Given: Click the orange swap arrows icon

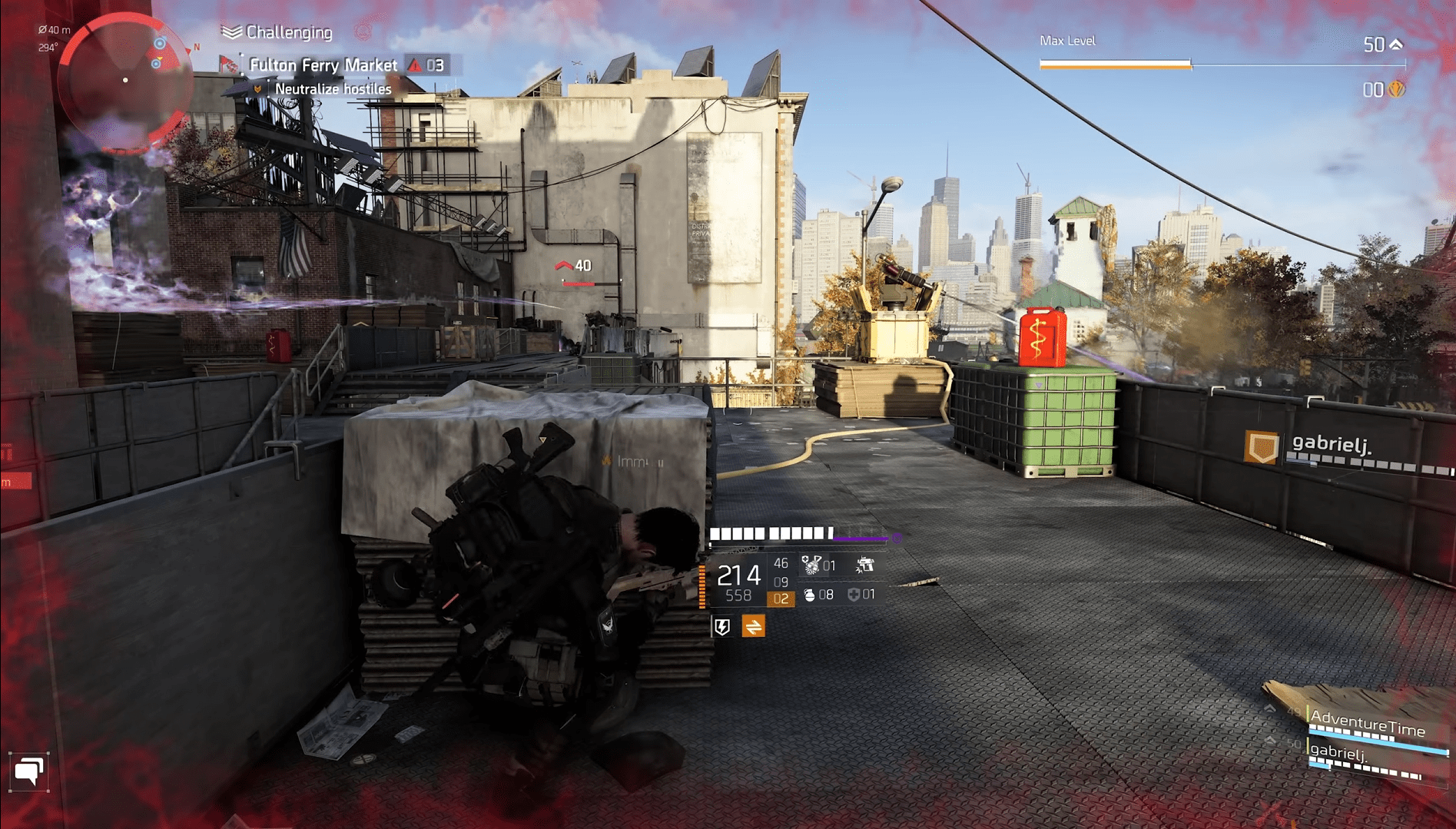Looking at the screenshot, I should coord(753,627).
